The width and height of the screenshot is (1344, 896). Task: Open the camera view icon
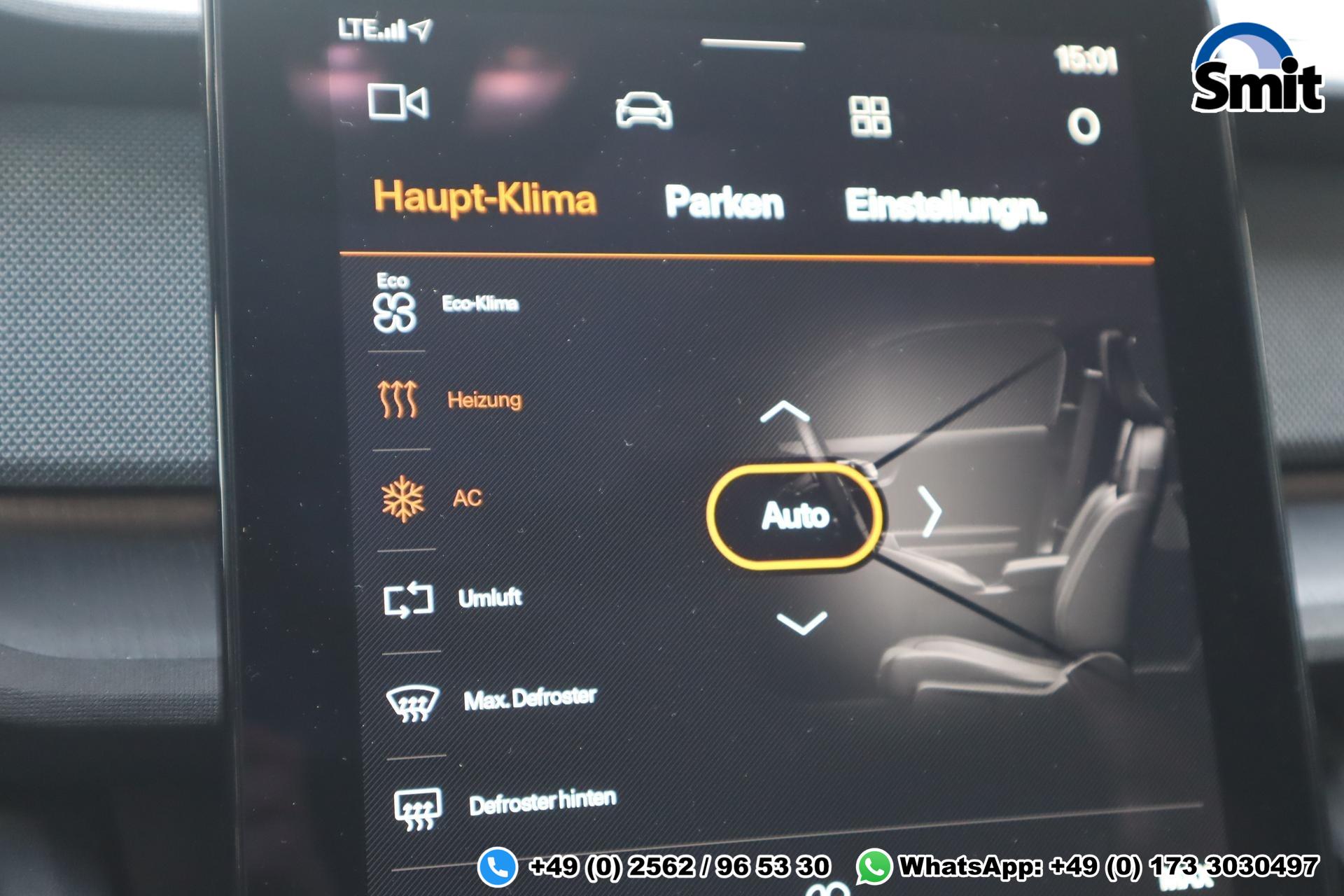(x=398, y=103)
